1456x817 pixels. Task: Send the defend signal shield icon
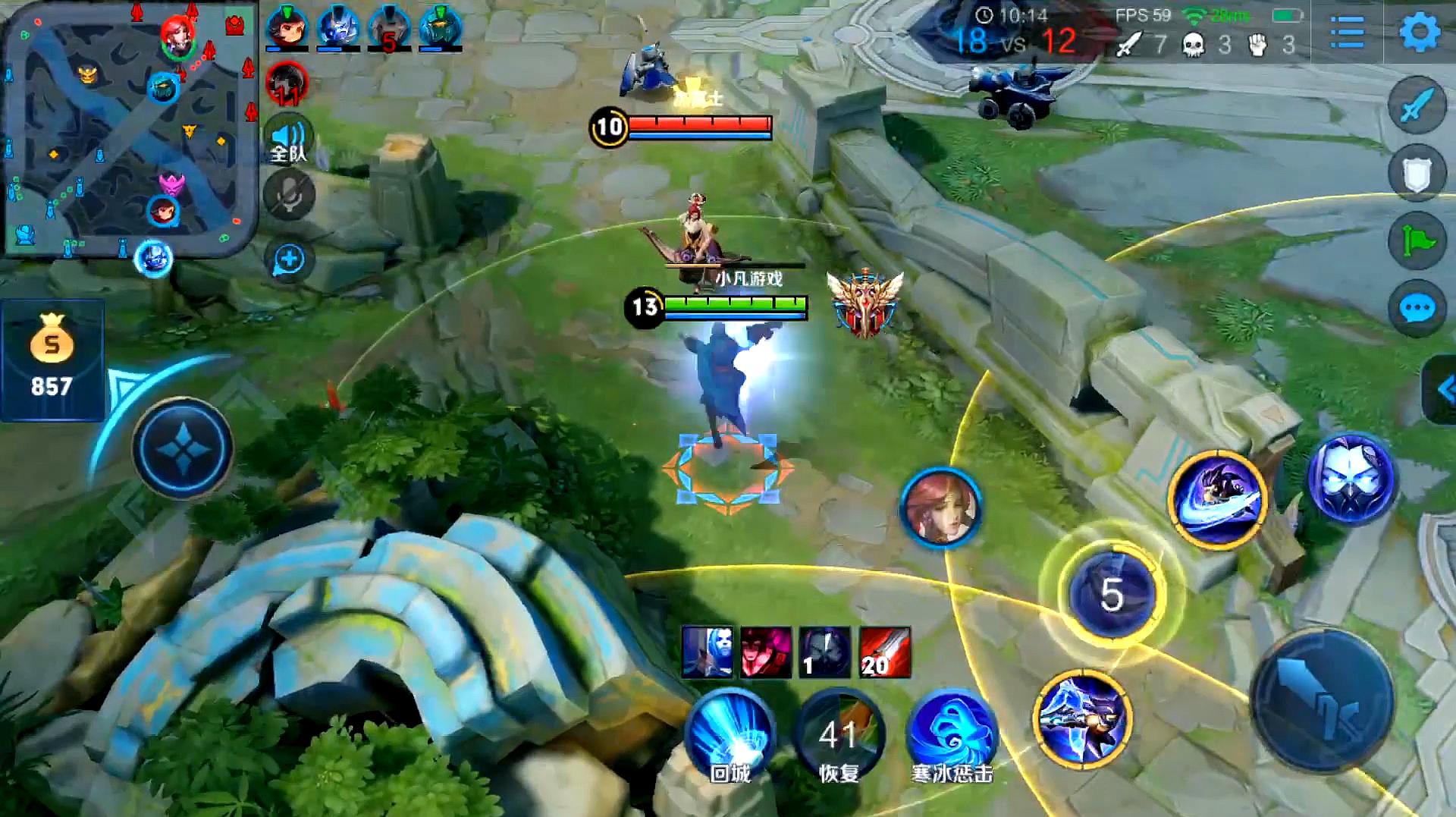[1417, 174]
